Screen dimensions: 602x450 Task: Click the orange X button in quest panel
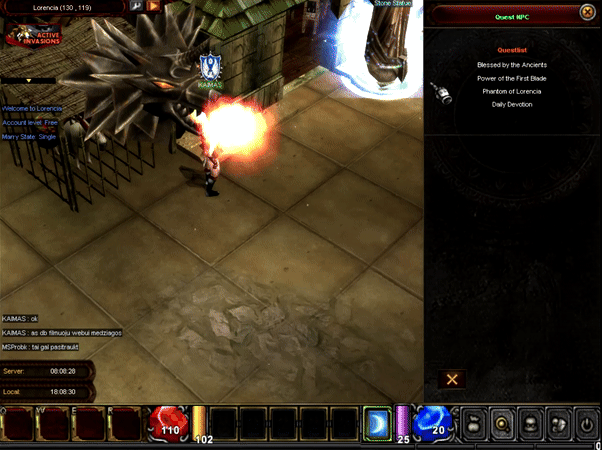452,379
